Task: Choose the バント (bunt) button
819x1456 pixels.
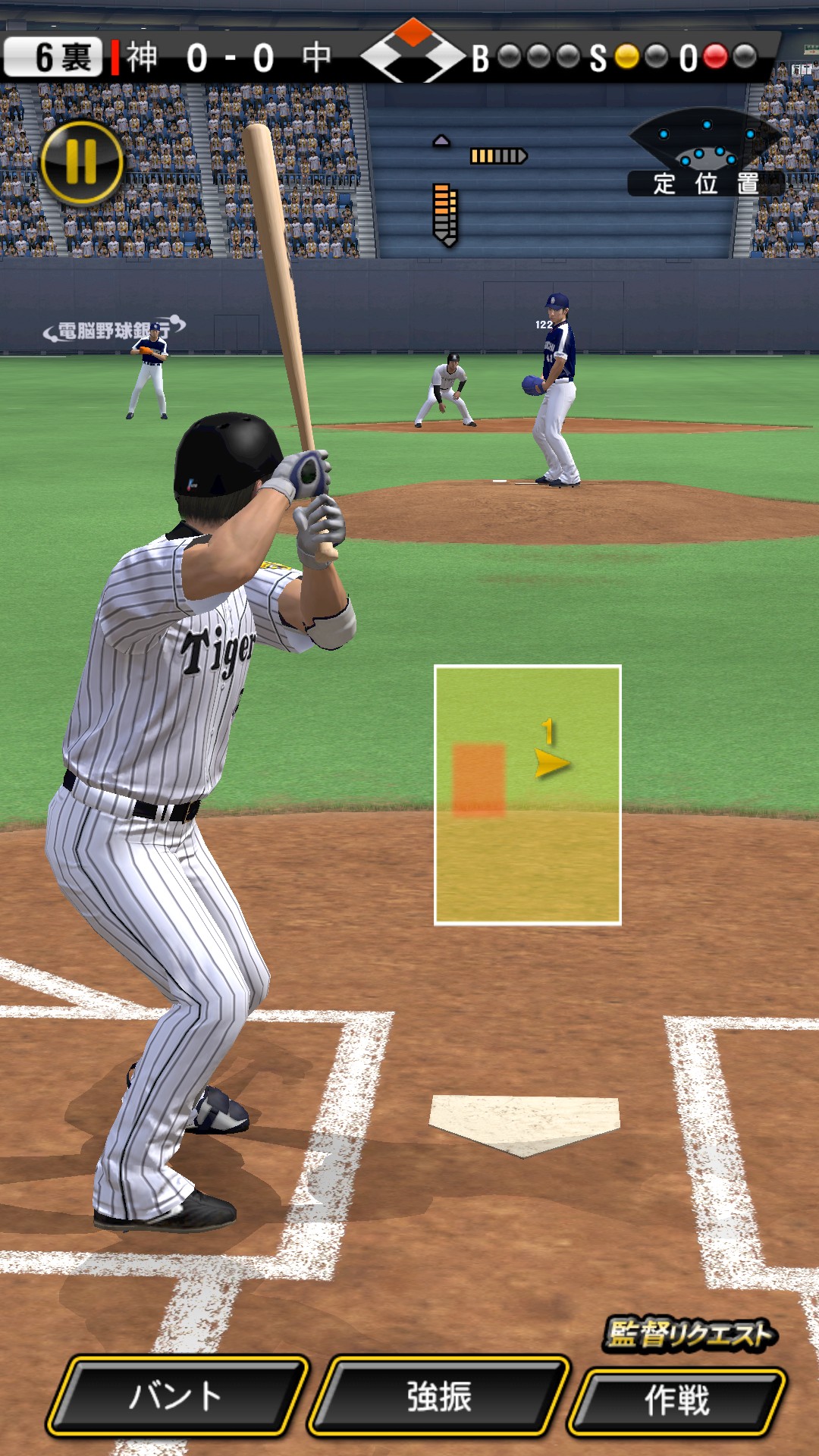Action: tap(177, 1397)
